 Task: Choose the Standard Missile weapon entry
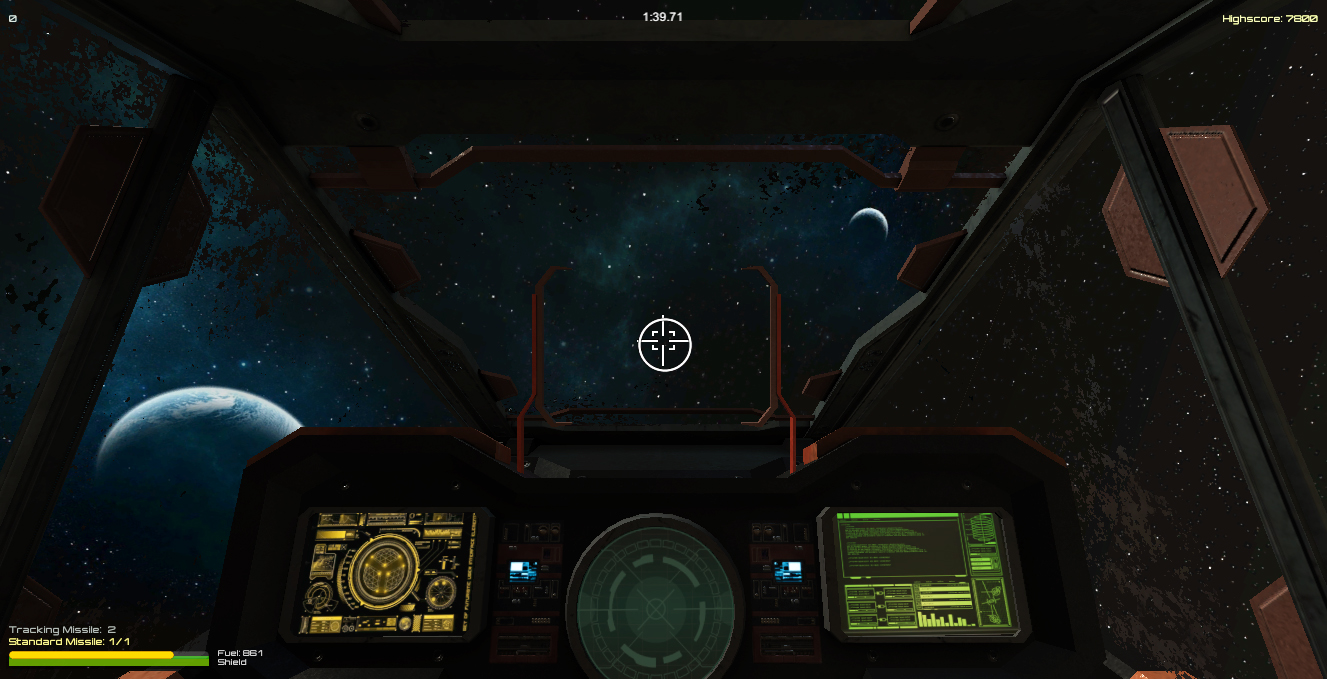tap(69, 641)
